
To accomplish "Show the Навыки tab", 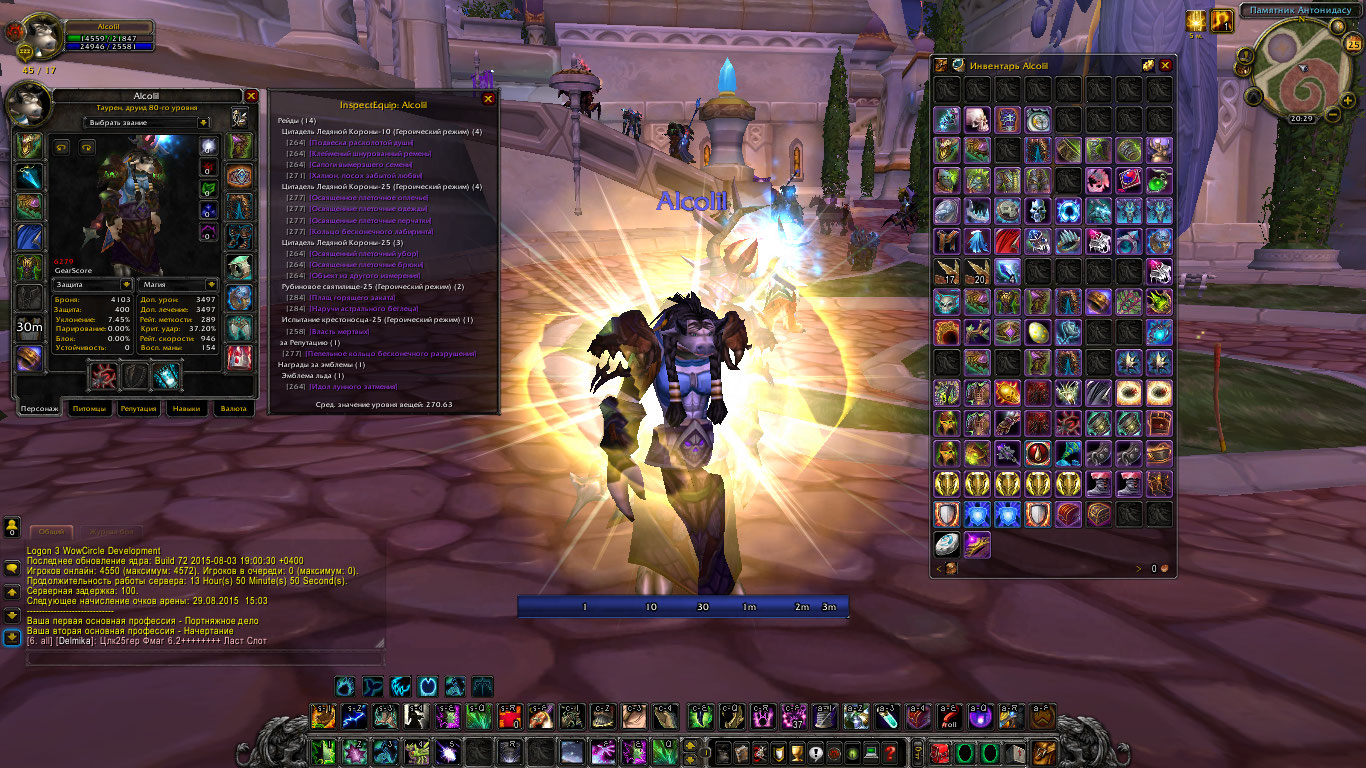I will (x=186, y=409).
